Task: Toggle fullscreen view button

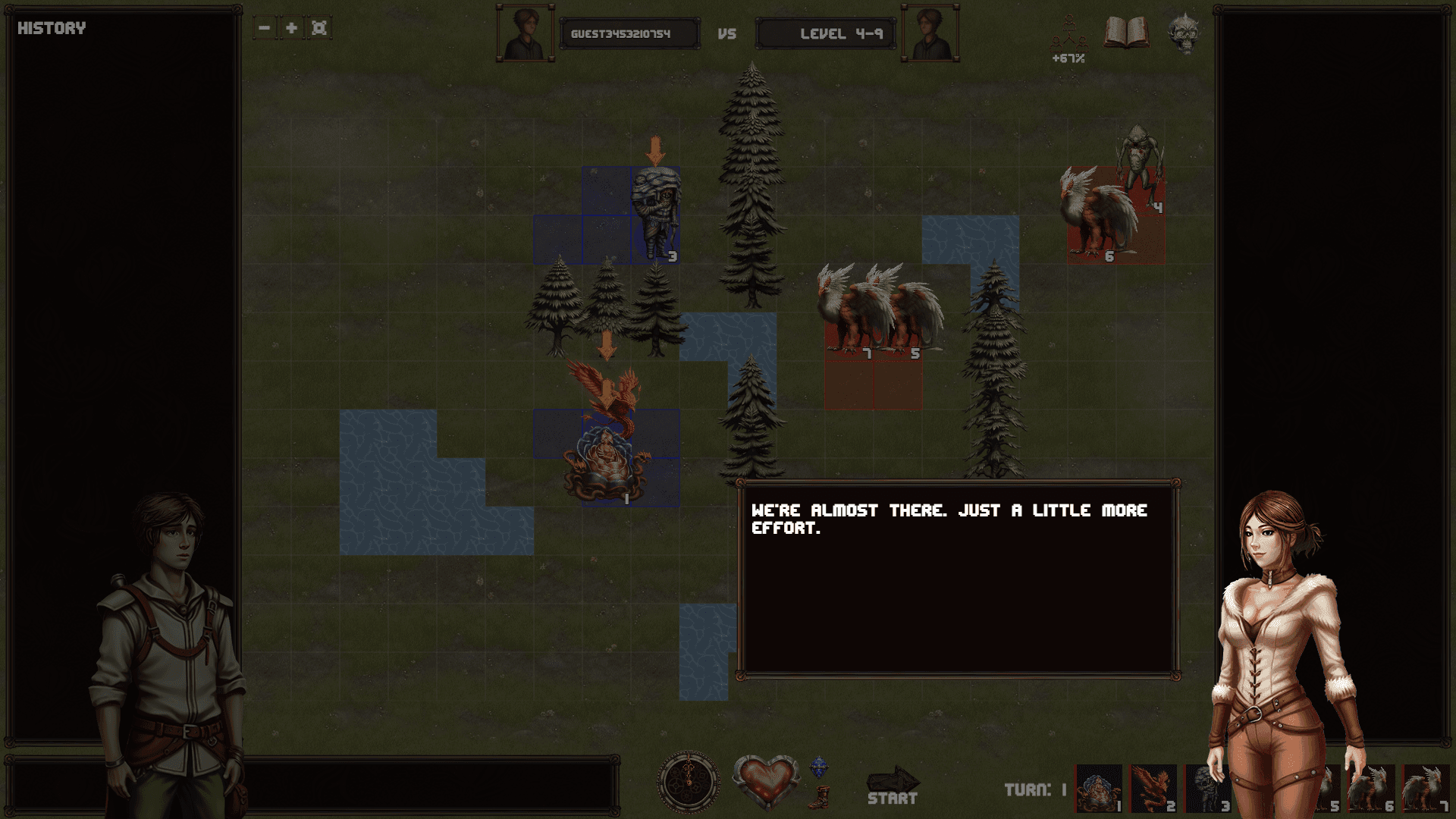Action: 319,28
